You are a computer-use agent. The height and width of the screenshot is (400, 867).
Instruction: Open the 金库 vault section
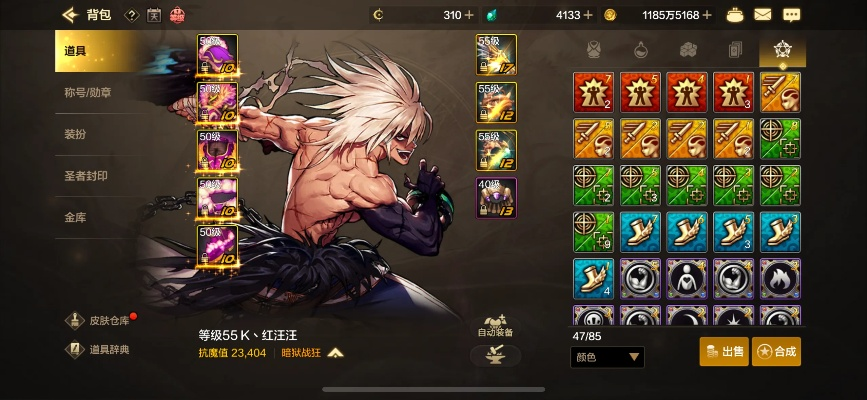coord(75,216)
